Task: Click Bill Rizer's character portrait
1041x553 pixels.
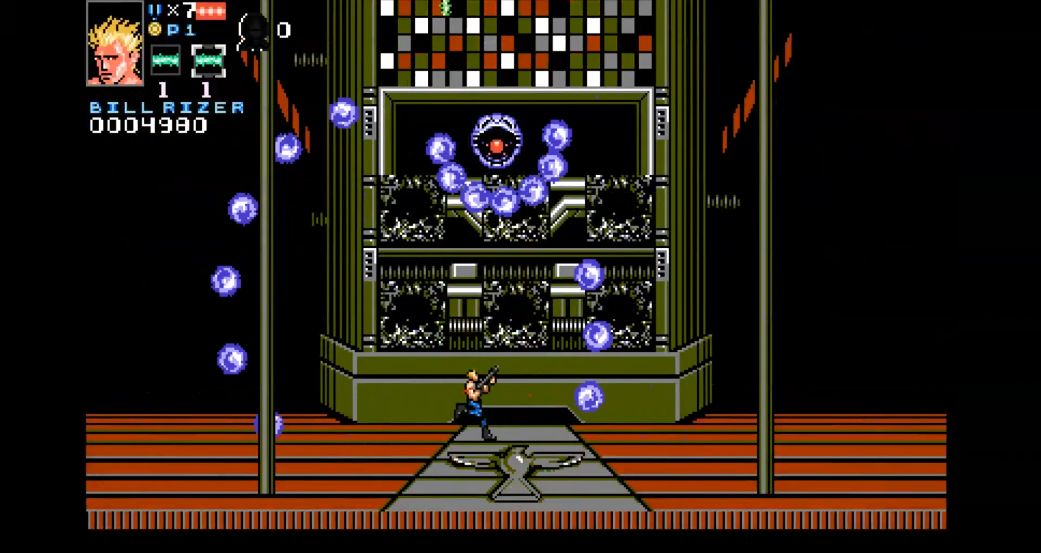Action: click(x=115, y=45)
